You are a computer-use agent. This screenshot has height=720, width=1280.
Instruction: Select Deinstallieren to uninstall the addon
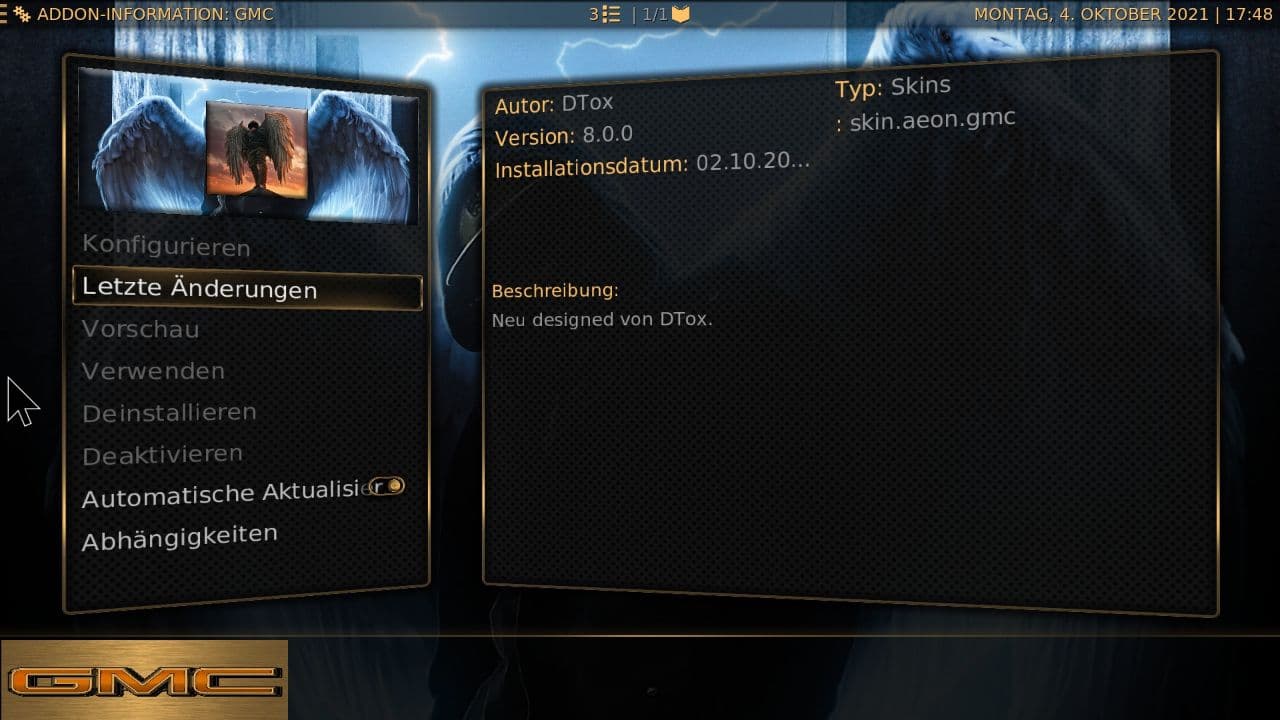point(169,412)
